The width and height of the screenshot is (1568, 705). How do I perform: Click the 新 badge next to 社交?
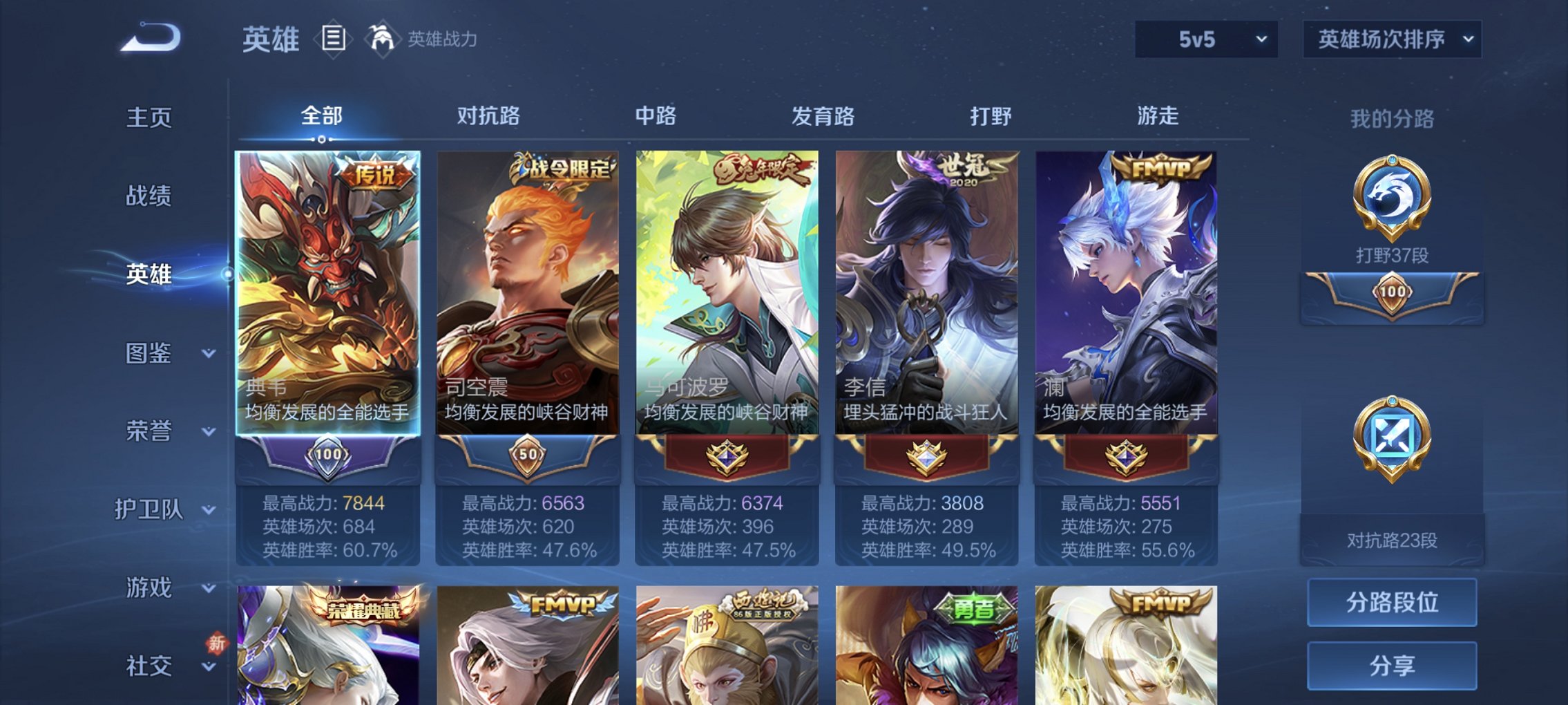pyautogui.click(x=216, y=641)
